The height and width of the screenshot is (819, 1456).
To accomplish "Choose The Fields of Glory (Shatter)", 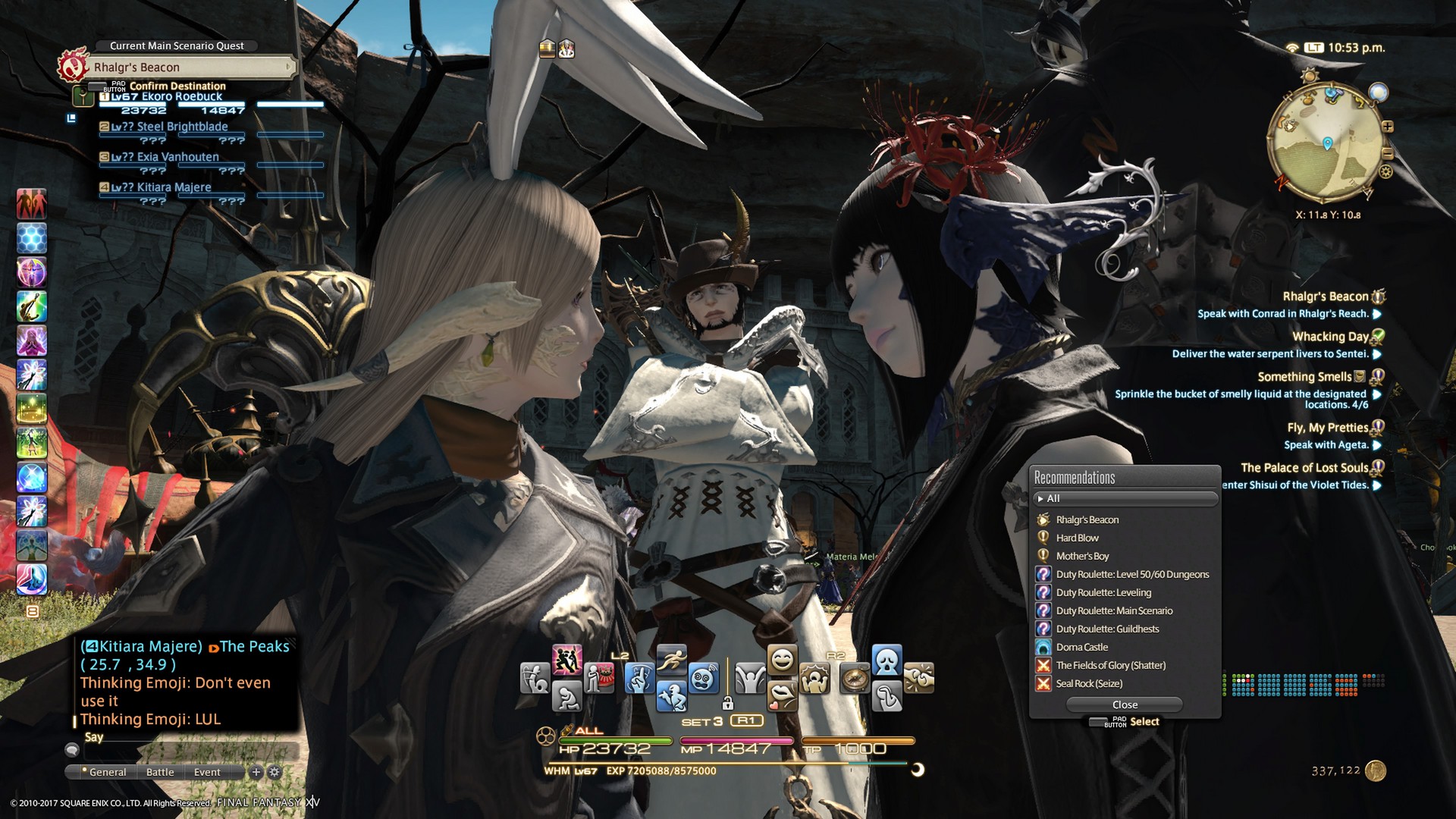I will coord(1110,665).
